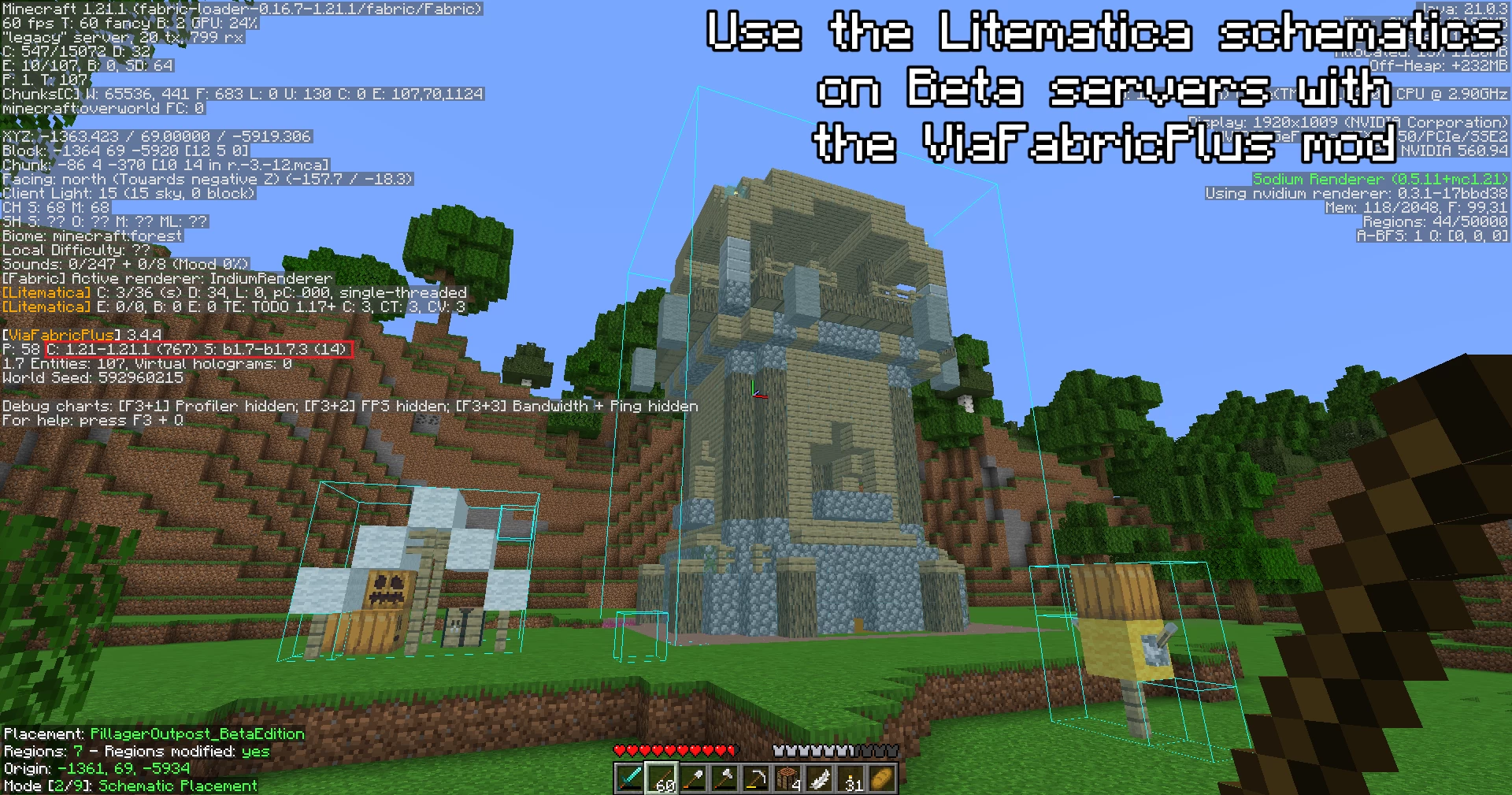Image resolution: width=1512 pixels, height=795 pixels.
Task: Choose the iron shovel slot
Action: 693,778
